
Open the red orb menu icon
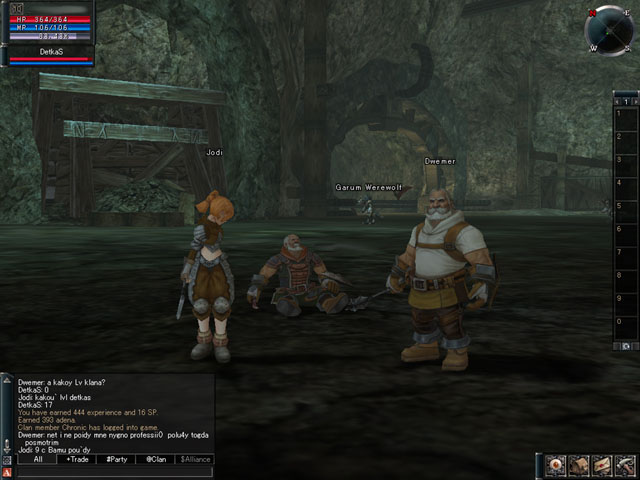[557, 465]
